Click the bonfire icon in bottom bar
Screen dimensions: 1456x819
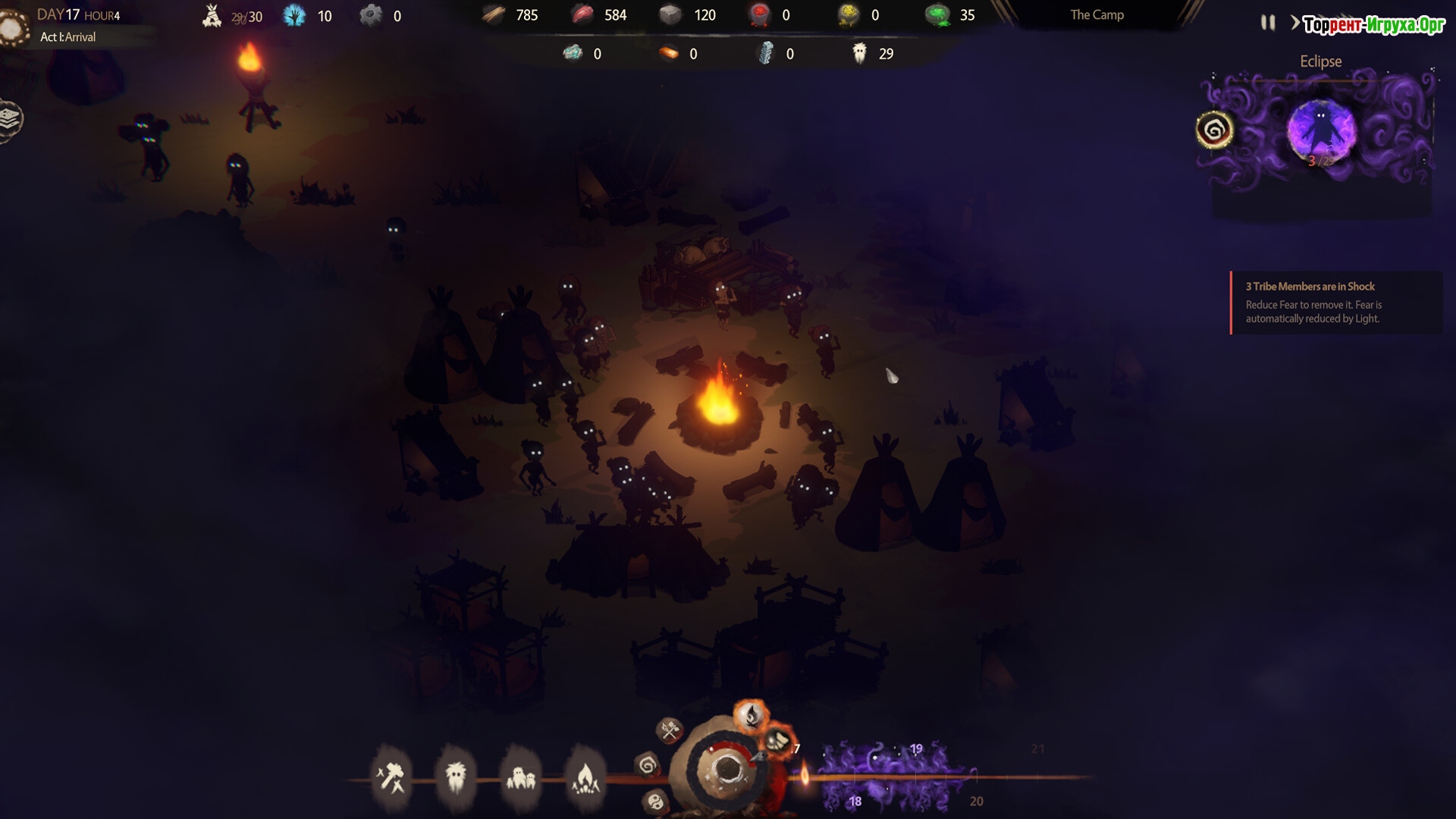pyautogui.click(x=585, y=777)
